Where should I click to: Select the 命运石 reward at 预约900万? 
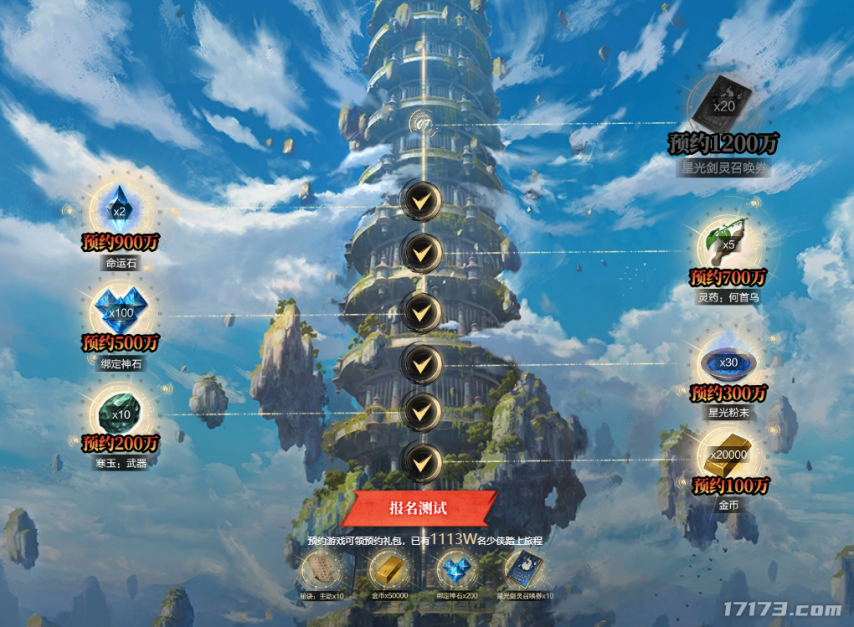pos(120,209)
